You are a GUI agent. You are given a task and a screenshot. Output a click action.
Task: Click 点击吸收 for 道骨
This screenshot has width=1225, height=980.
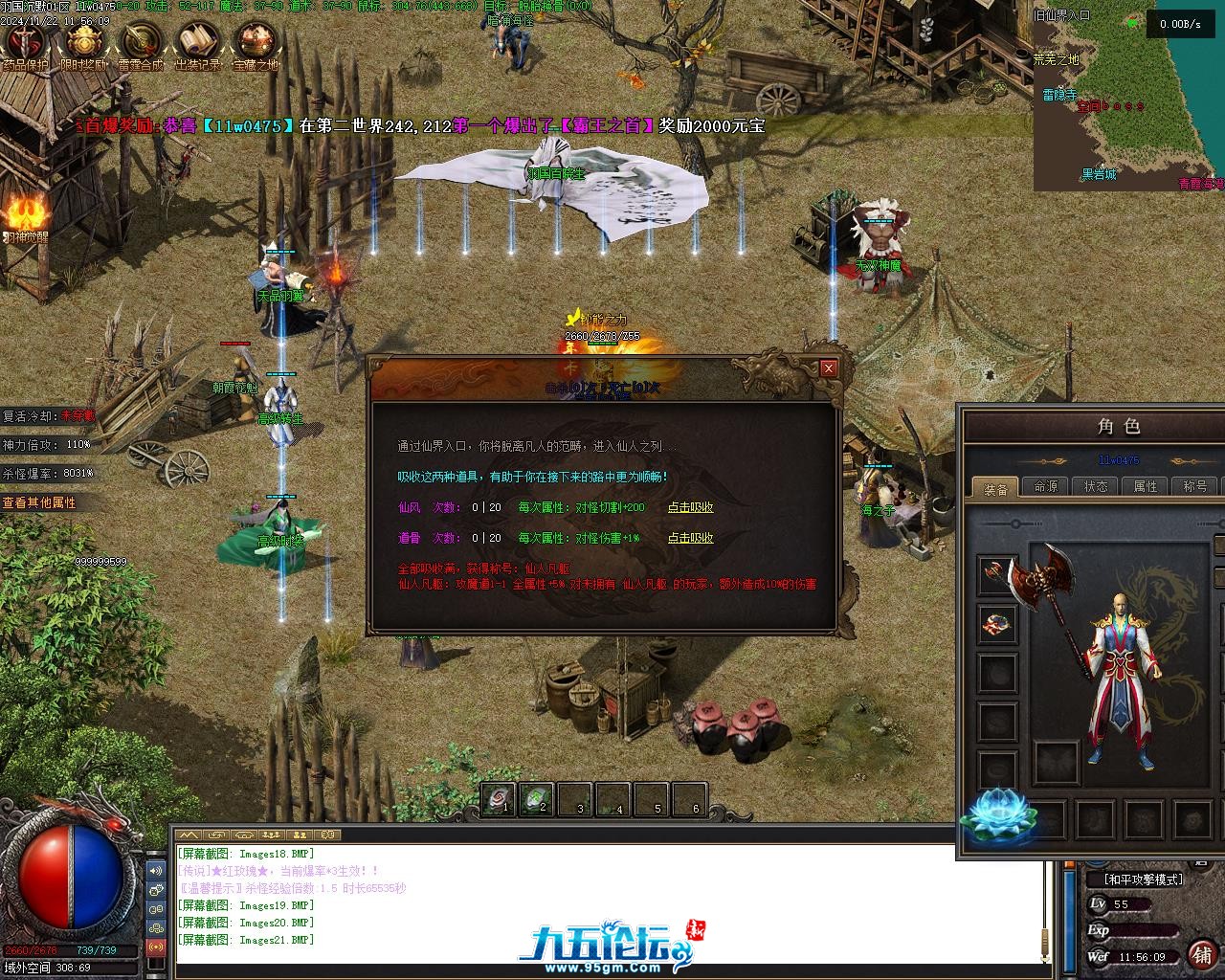pyautogui.click(x=690, y=539)
